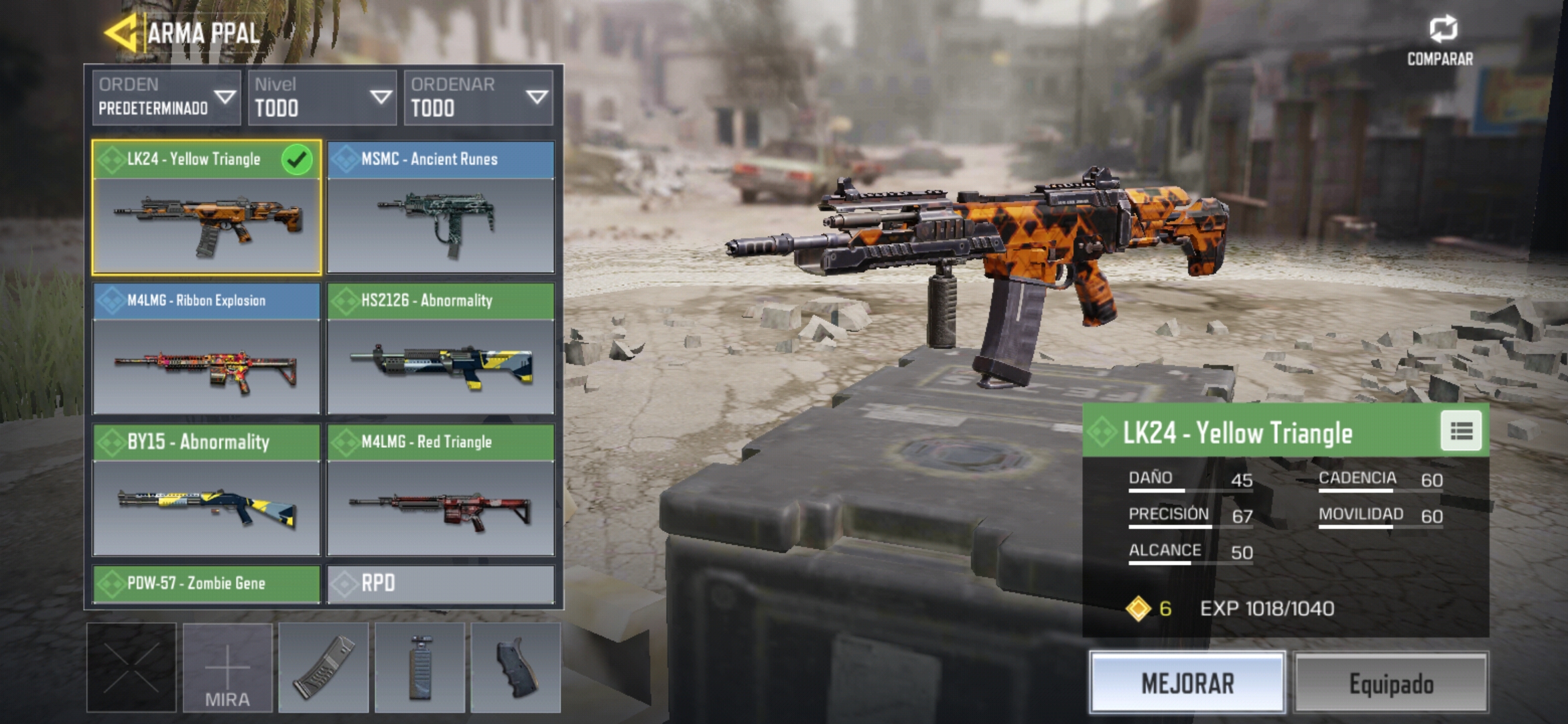Image resolution: width=1568 pixels, height=724 pixels.
Task: Go back using the yellow arrow
Action: click(122, 32)
